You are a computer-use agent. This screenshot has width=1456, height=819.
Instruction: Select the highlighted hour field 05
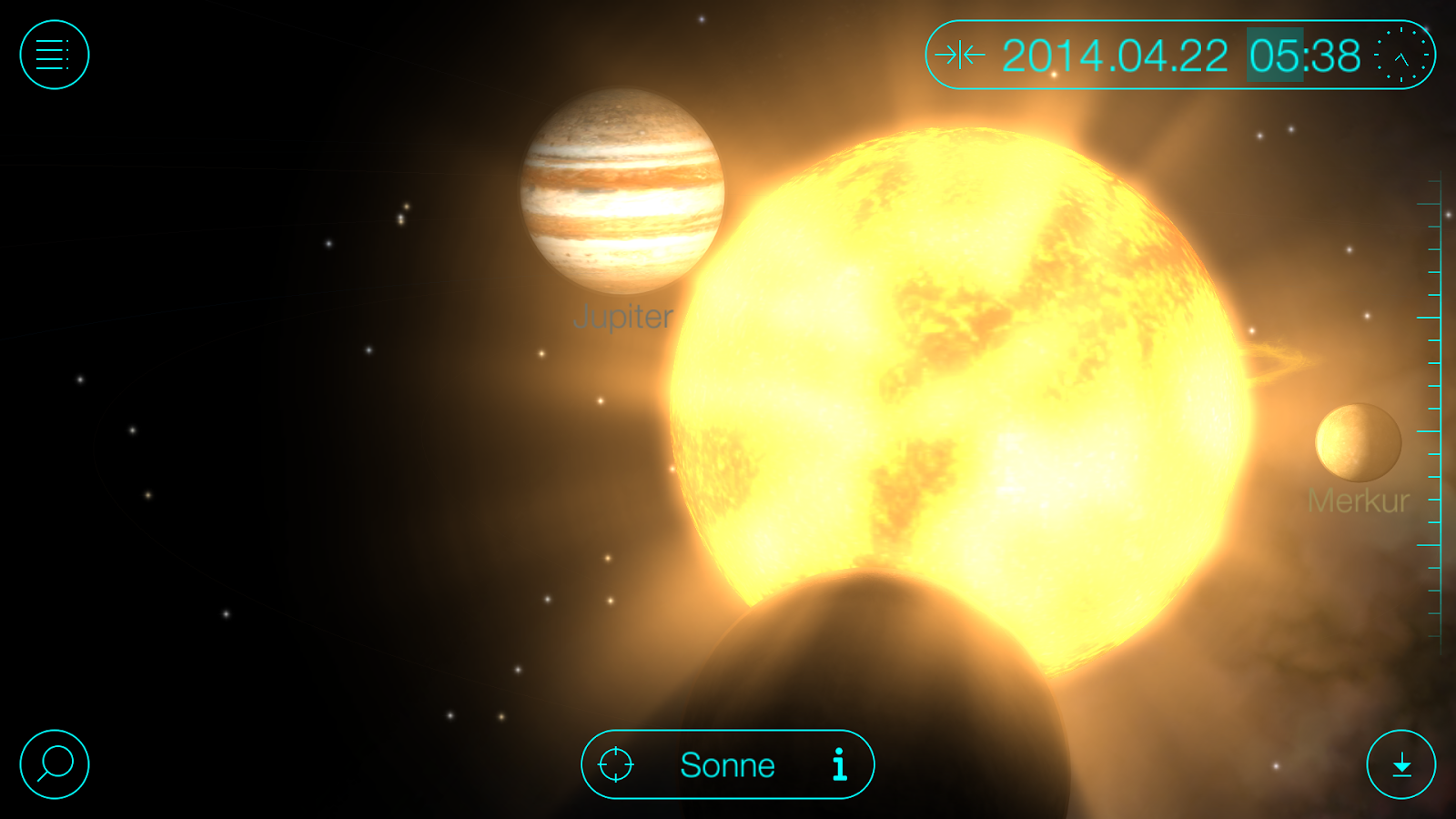[1274, 56]
